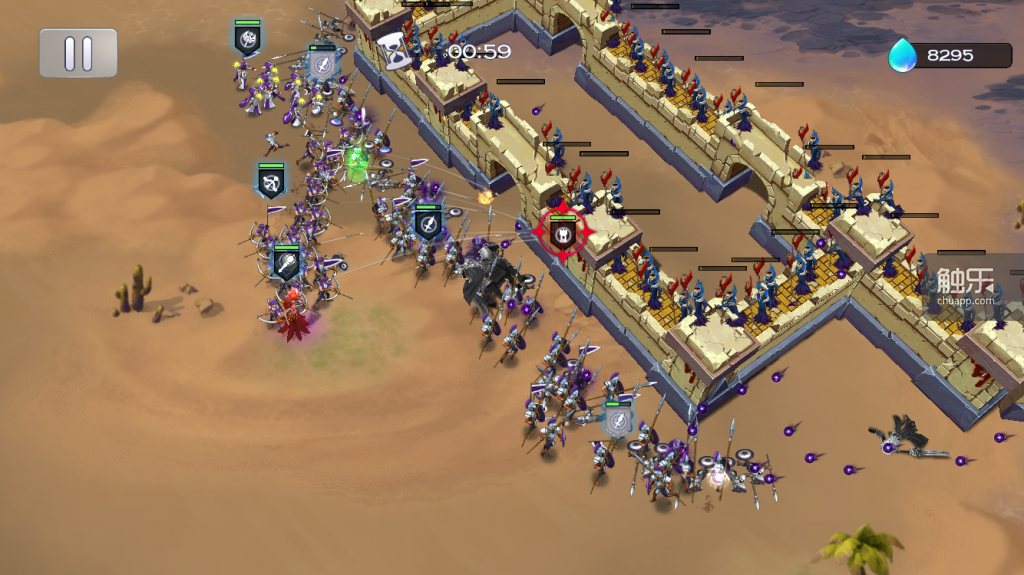Image resolution: width=1024 pixels, height=575 pixels.
Task: Select the archer squad bow badge
Action: point(271,181)
